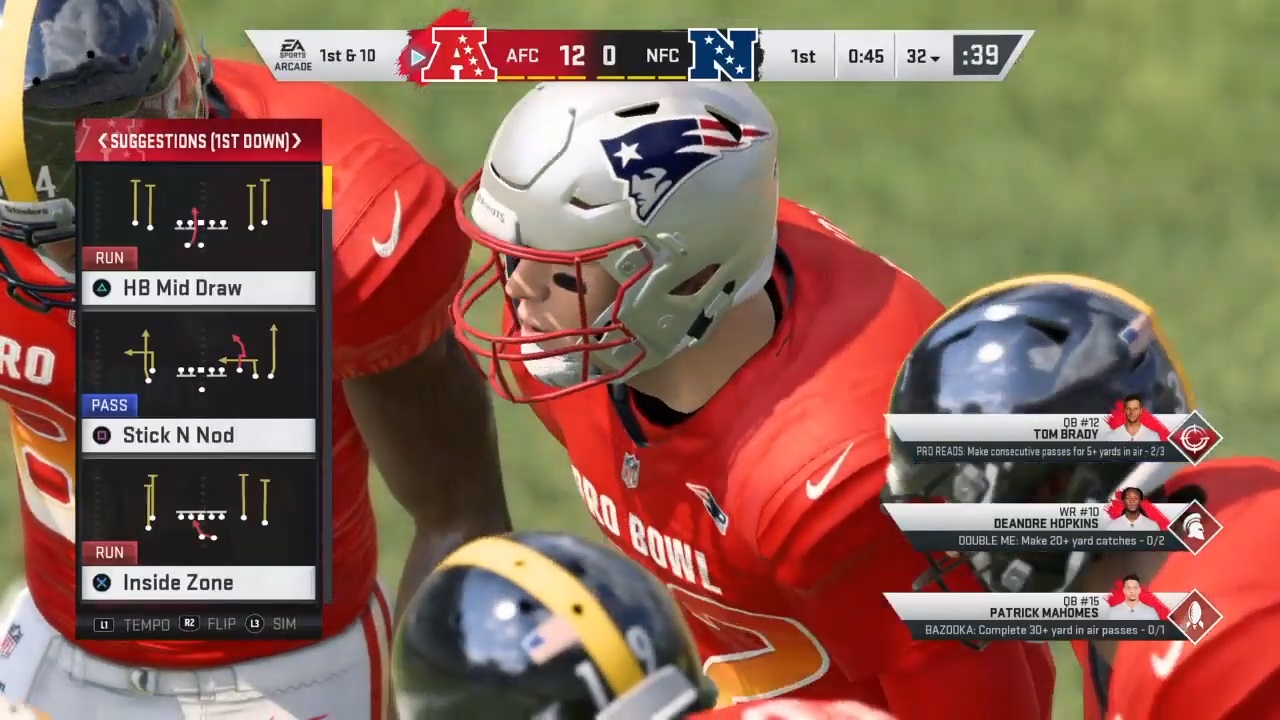This screenshot has height=720, width=1280.
Task: Open the Stick N Nod play diagram
Action: click(200, 358)
